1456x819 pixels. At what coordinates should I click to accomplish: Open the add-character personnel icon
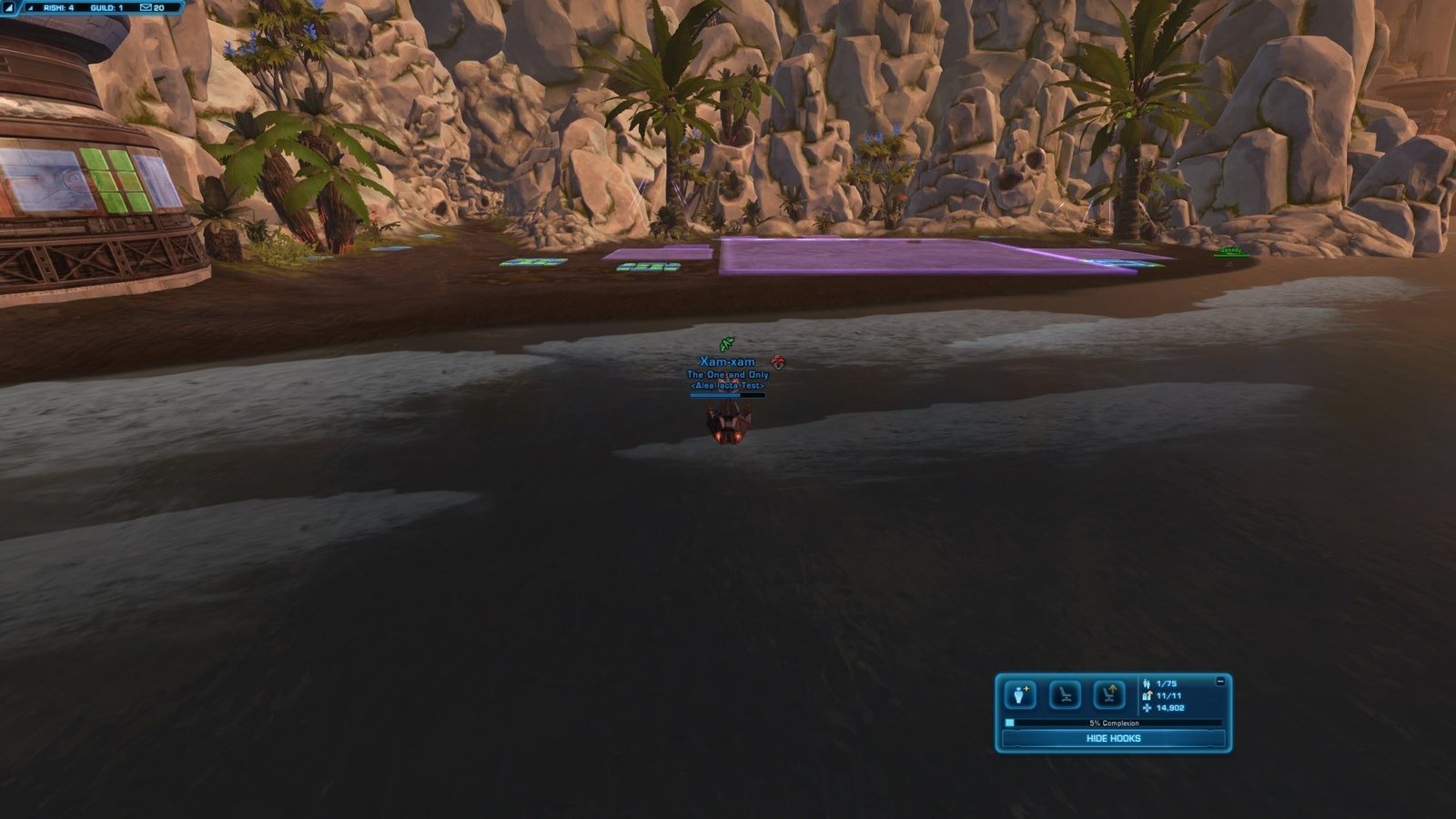tap(1020, 695)
